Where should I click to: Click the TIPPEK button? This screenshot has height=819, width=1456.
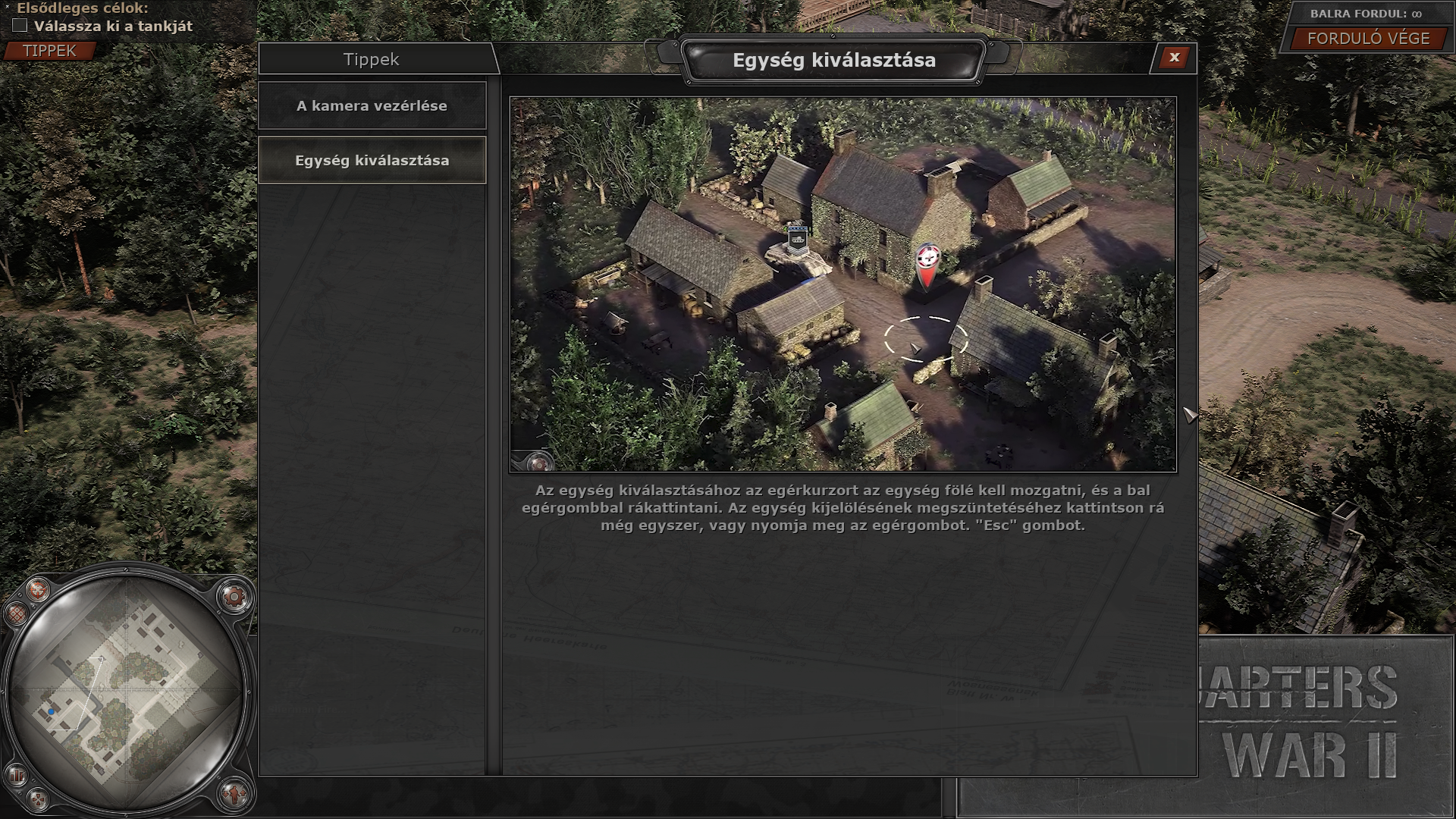click(50, 51)
